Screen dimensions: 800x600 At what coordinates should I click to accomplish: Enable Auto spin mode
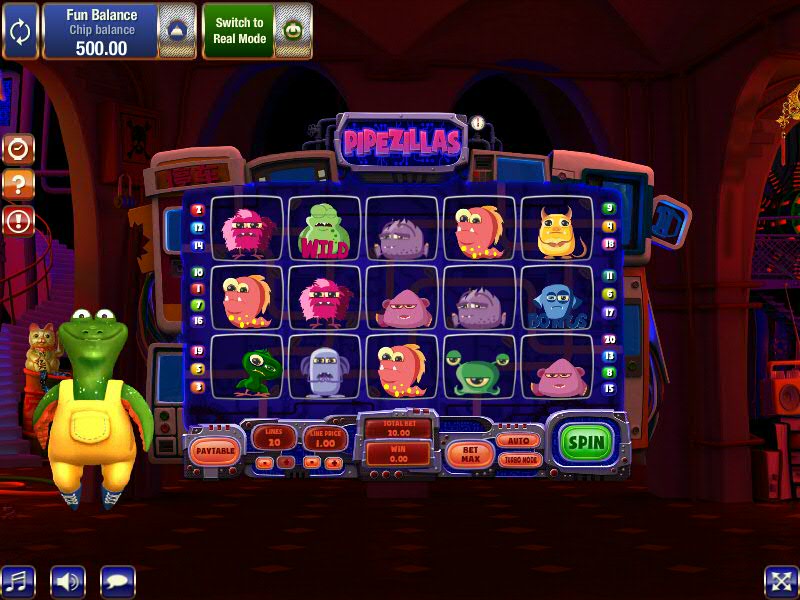click(518, 440)
